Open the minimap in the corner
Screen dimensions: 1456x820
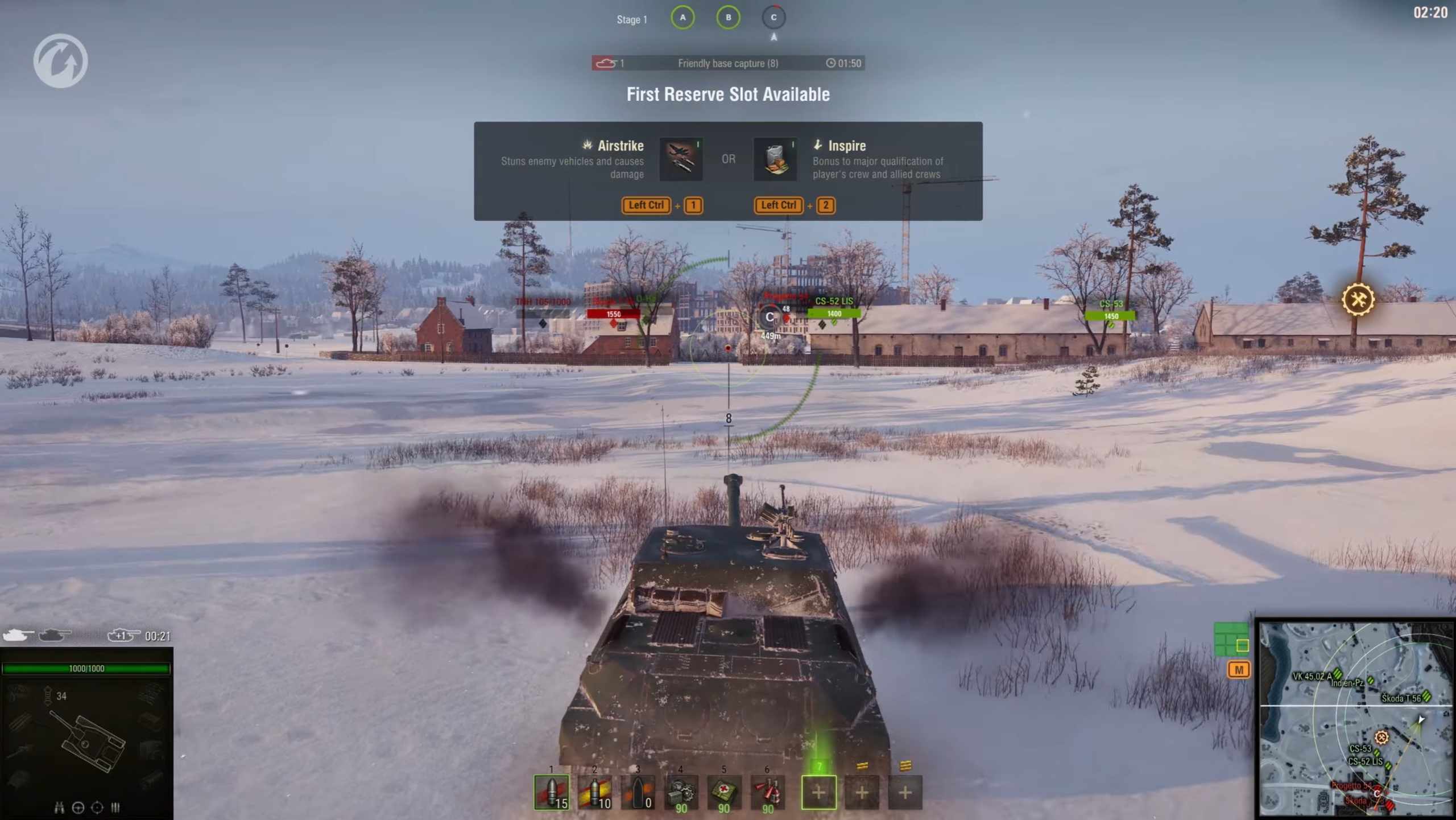[1354, 718]
